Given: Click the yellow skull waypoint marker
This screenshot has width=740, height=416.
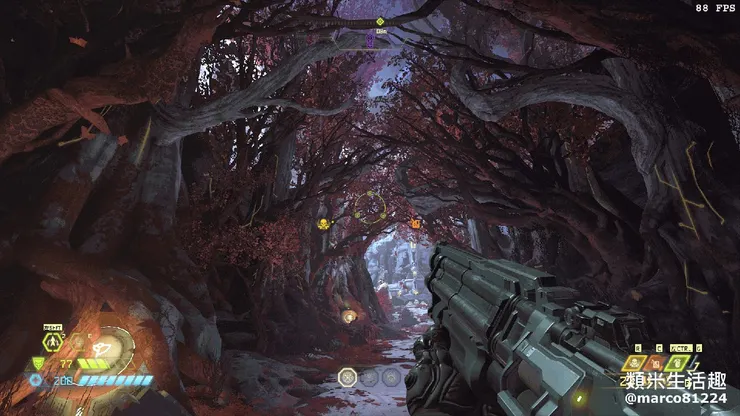Looking at the screenshot, I should point(324,224).
